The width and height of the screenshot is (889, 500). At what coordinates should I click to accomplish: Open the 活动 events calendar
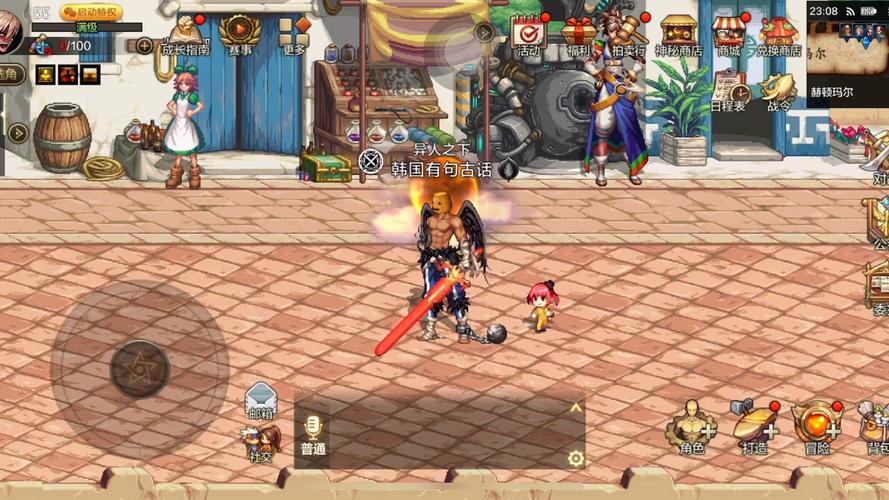[527, 35]
